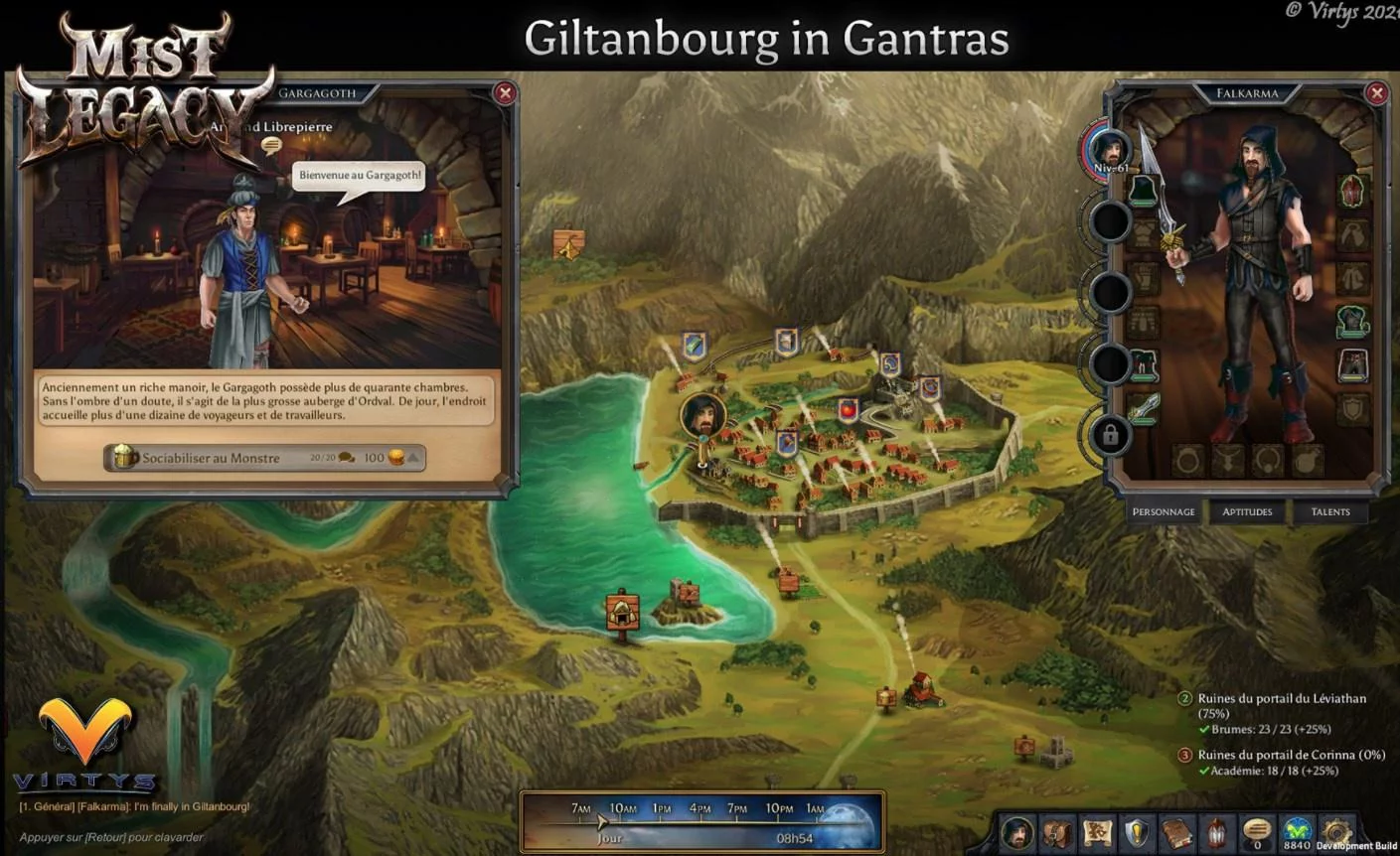
Task: Open the settings gear icon
Action: [1336, 830]
